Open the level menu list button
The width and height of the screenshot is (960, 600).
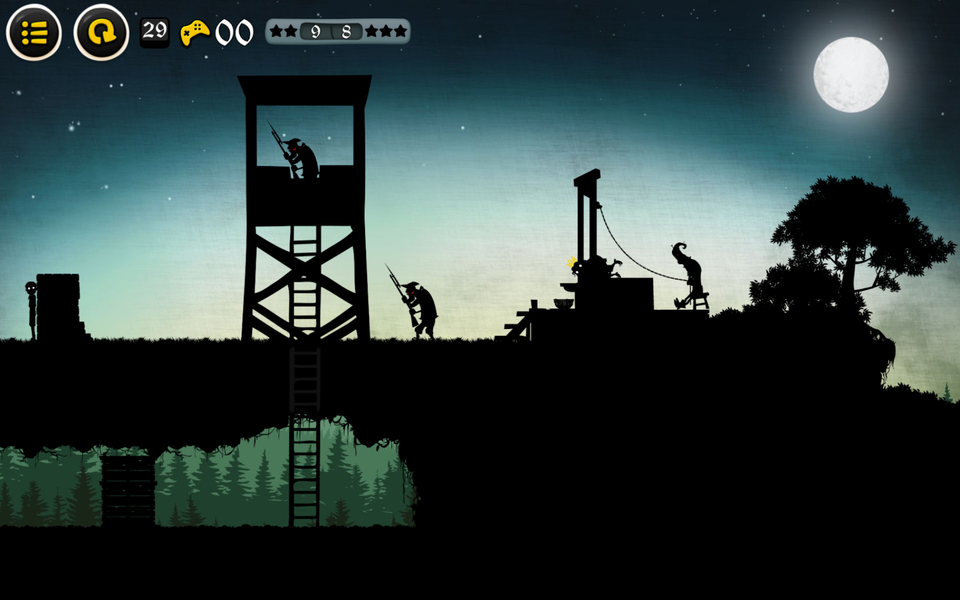tap(34, 33)
